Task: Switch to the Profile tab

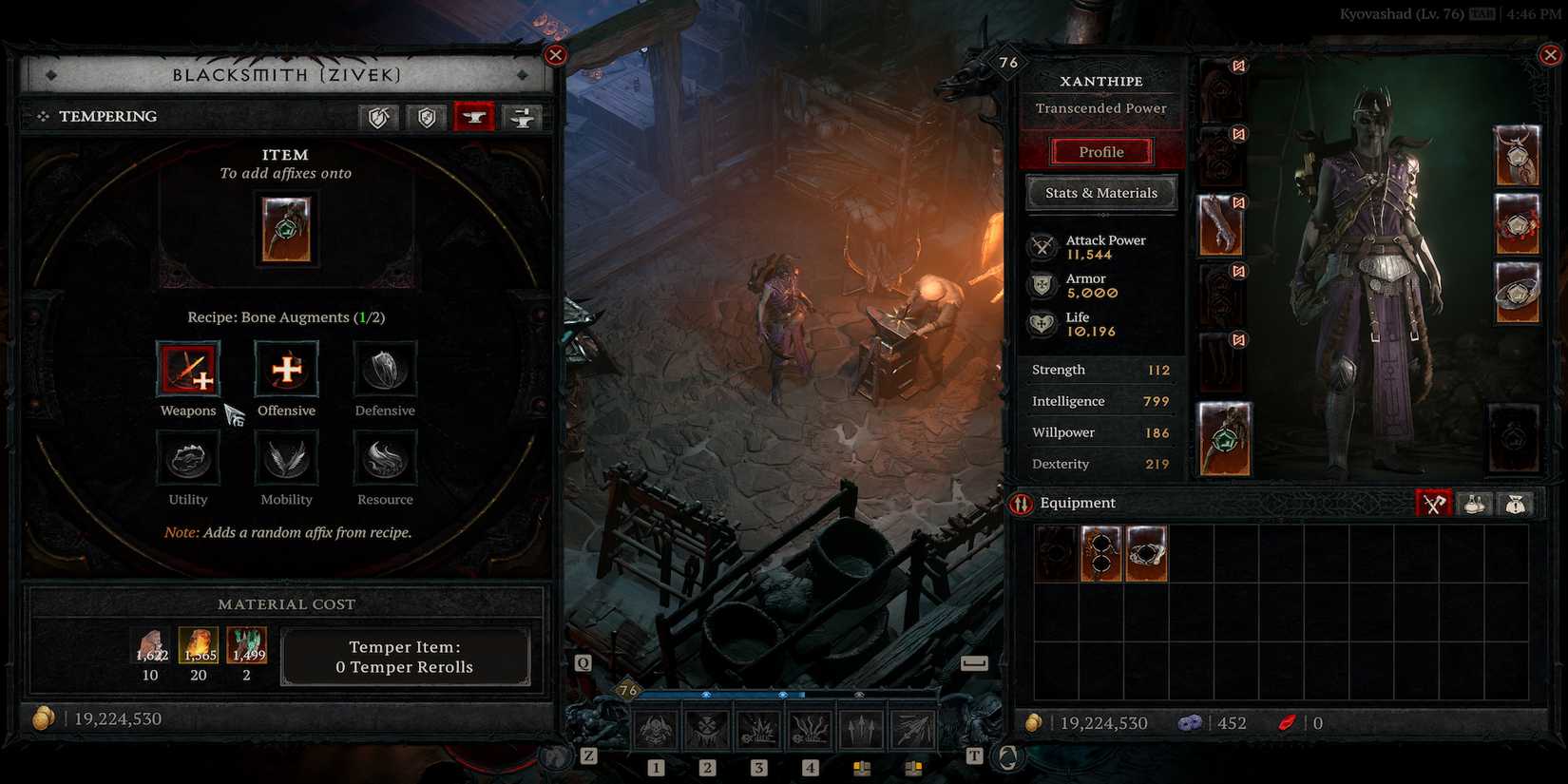Action: pyautogui.click(x=1100, y=151)
